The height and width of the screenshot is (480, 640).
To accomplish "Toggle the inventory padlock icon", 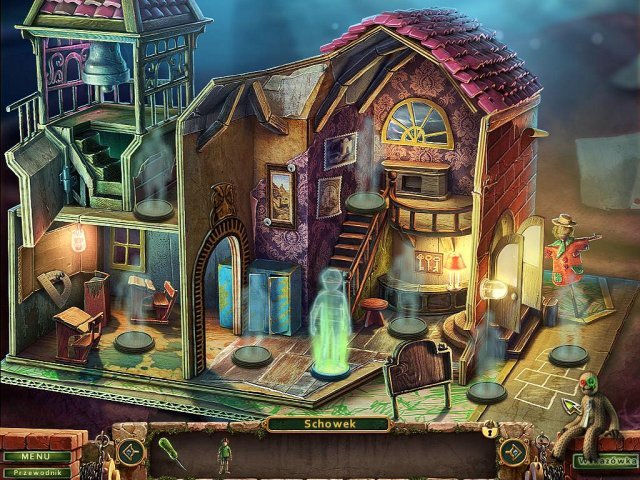I will (x=489, y=432).
